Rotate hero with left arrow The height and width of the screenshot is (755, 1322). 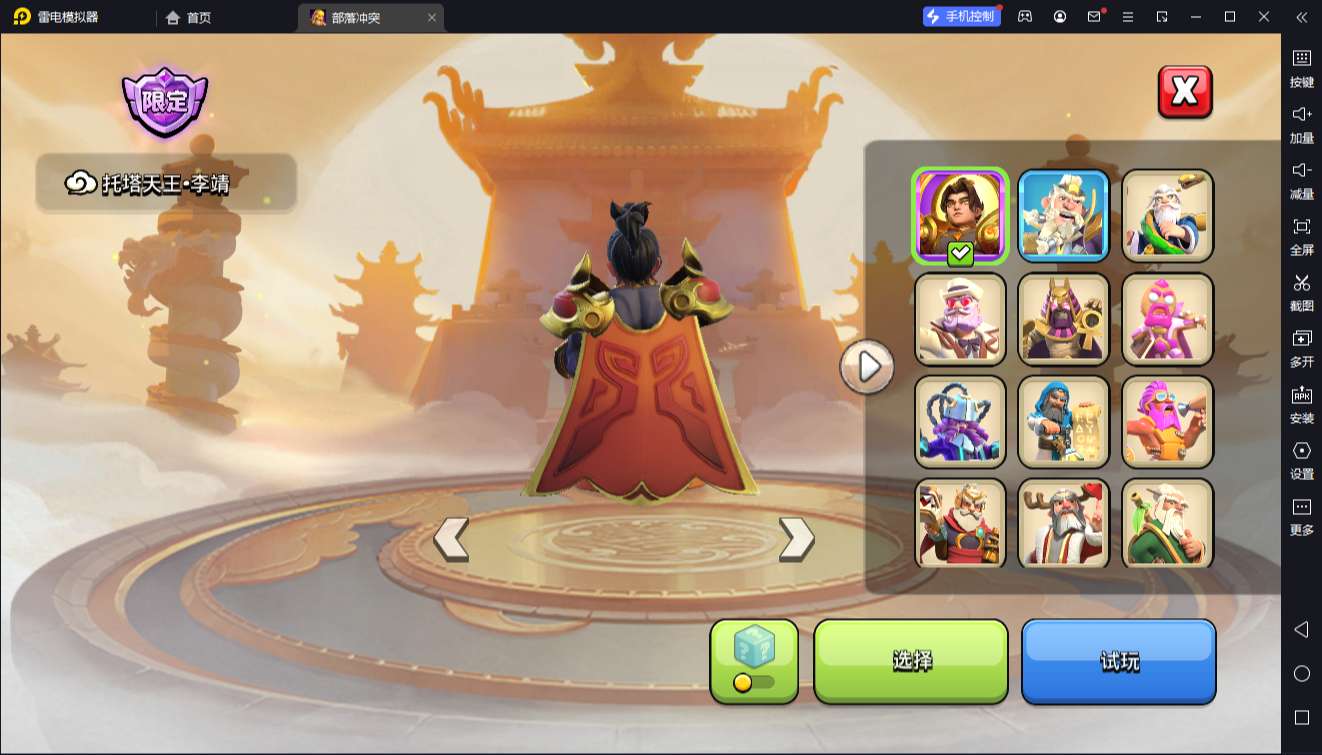pyautogui.click(x=451, y=539)
